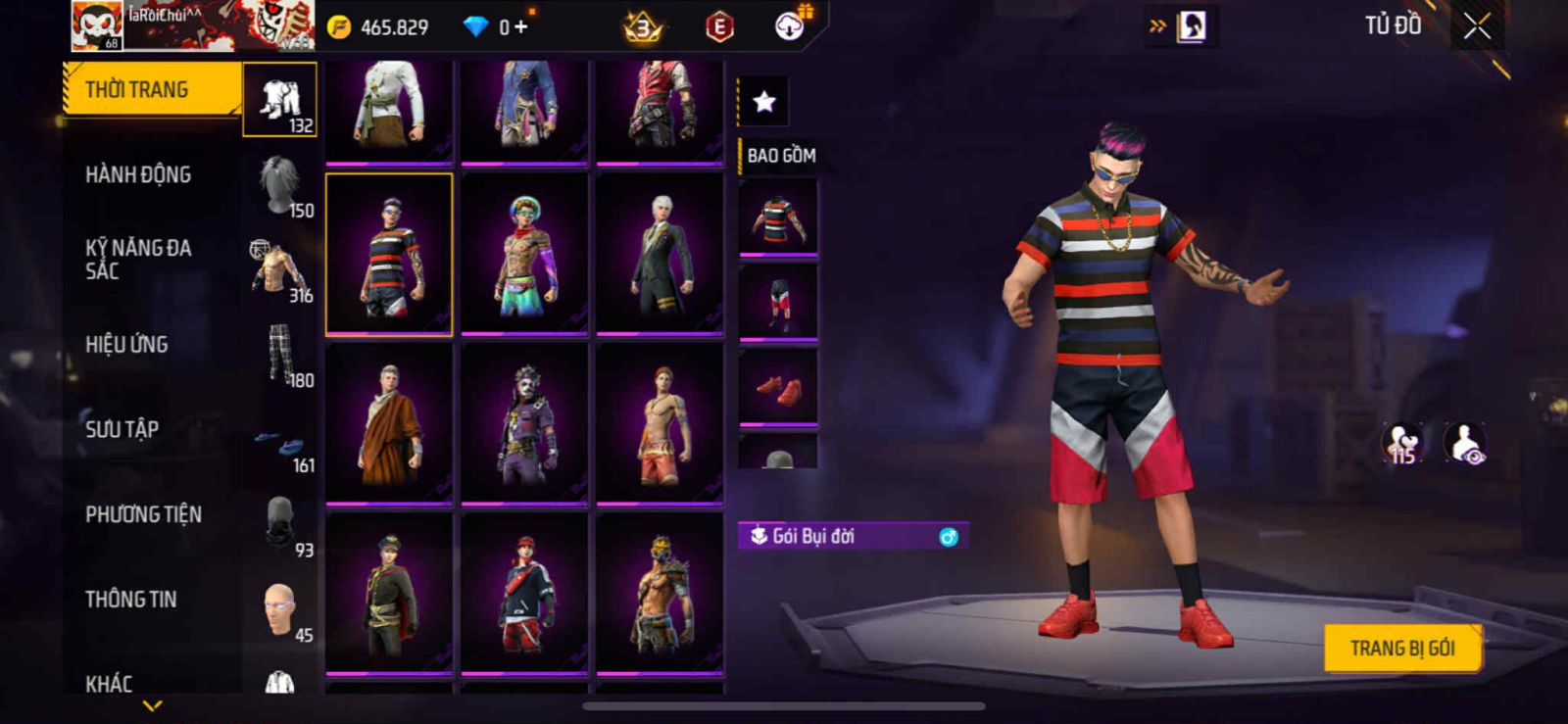
Task: View the striped shirt bundle item
Action: (778, 218)
